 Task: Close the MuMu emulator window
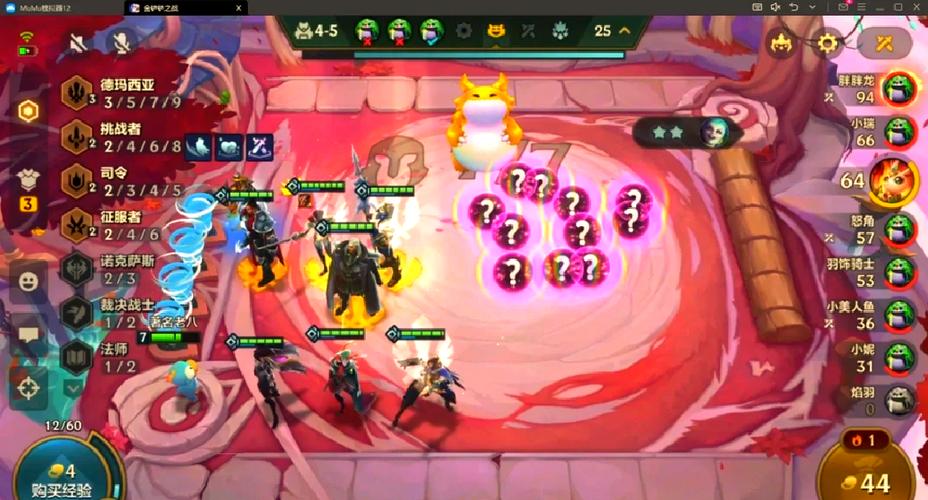tap(916, 7)
